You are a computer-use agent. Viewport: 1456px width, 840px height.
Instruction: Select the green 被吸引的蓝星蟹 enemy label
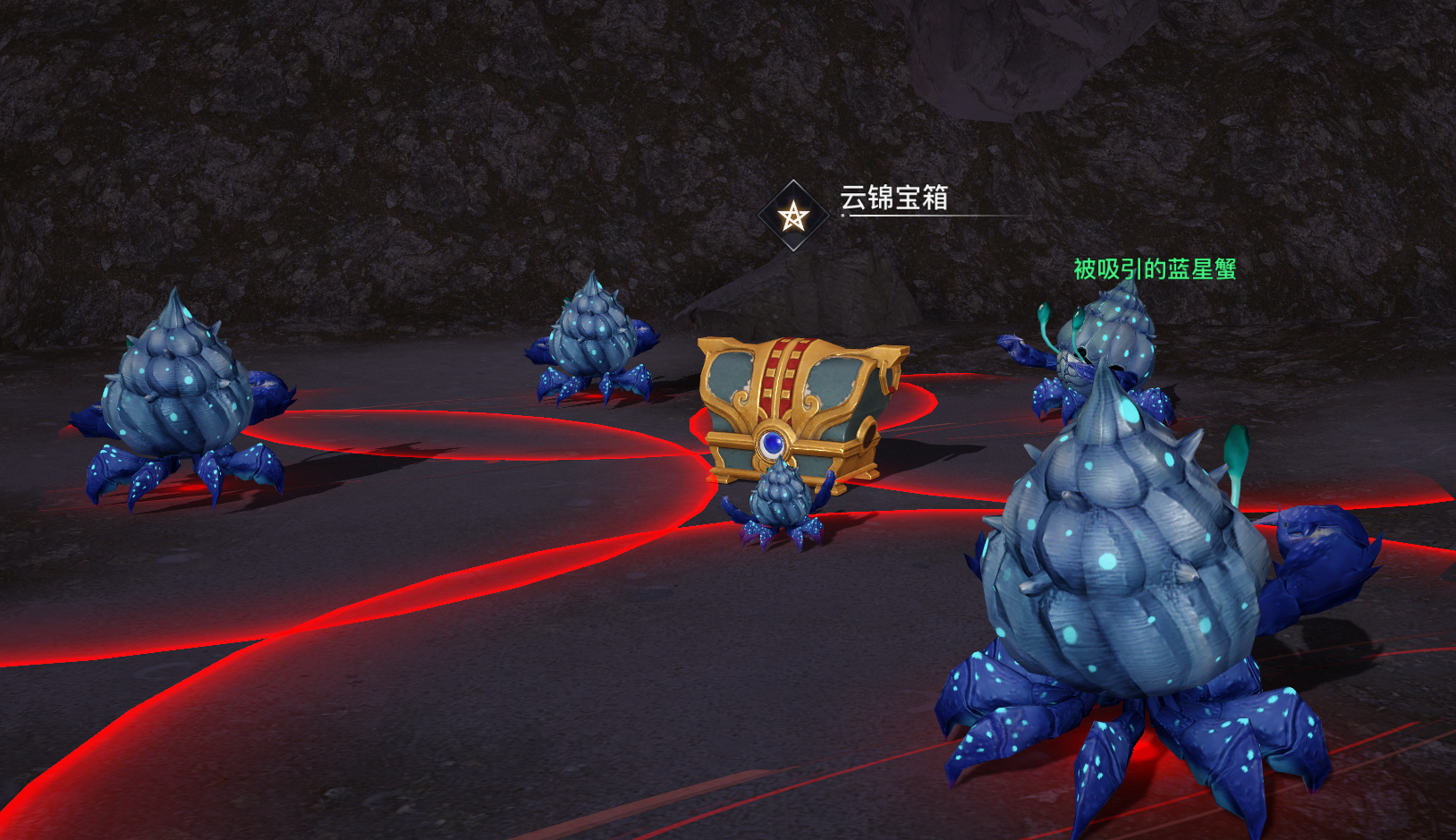pos(1155,268)
